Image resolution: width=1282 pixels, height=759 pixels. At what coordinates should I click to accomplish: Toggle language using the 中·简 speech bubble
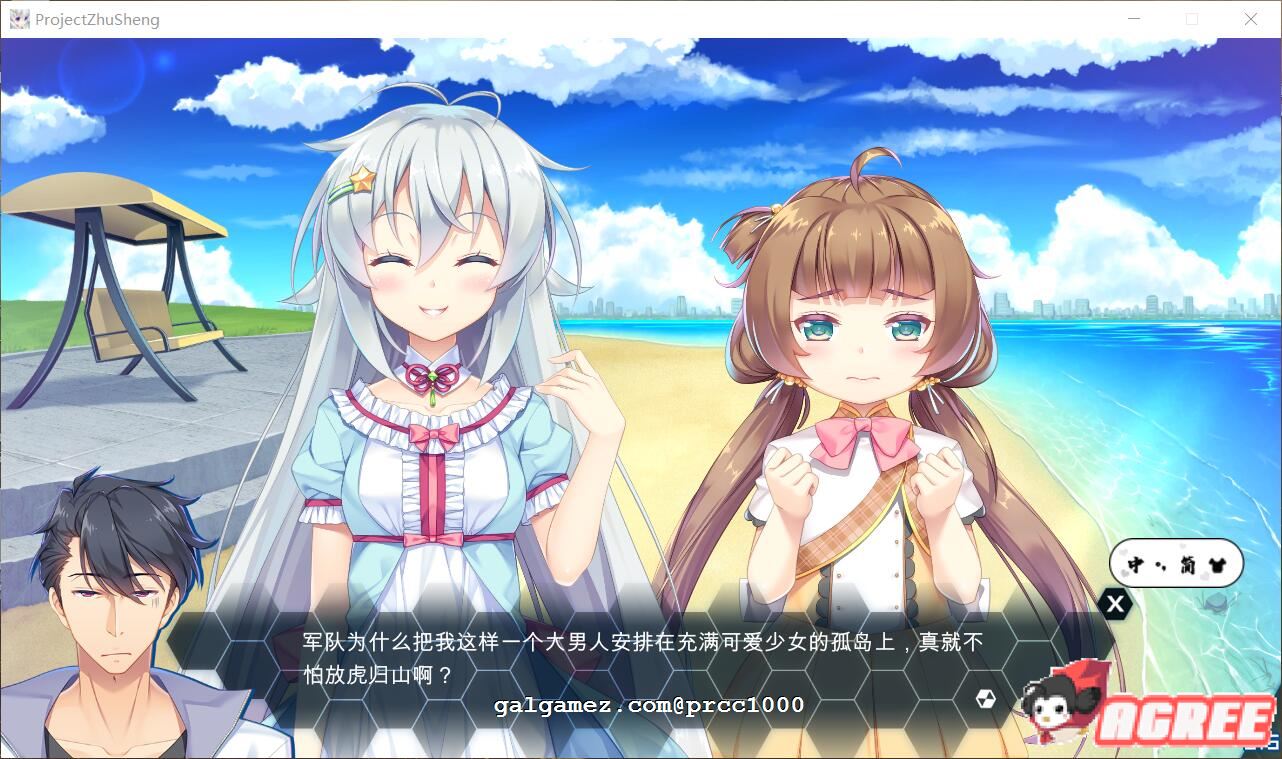point(1175,563)
